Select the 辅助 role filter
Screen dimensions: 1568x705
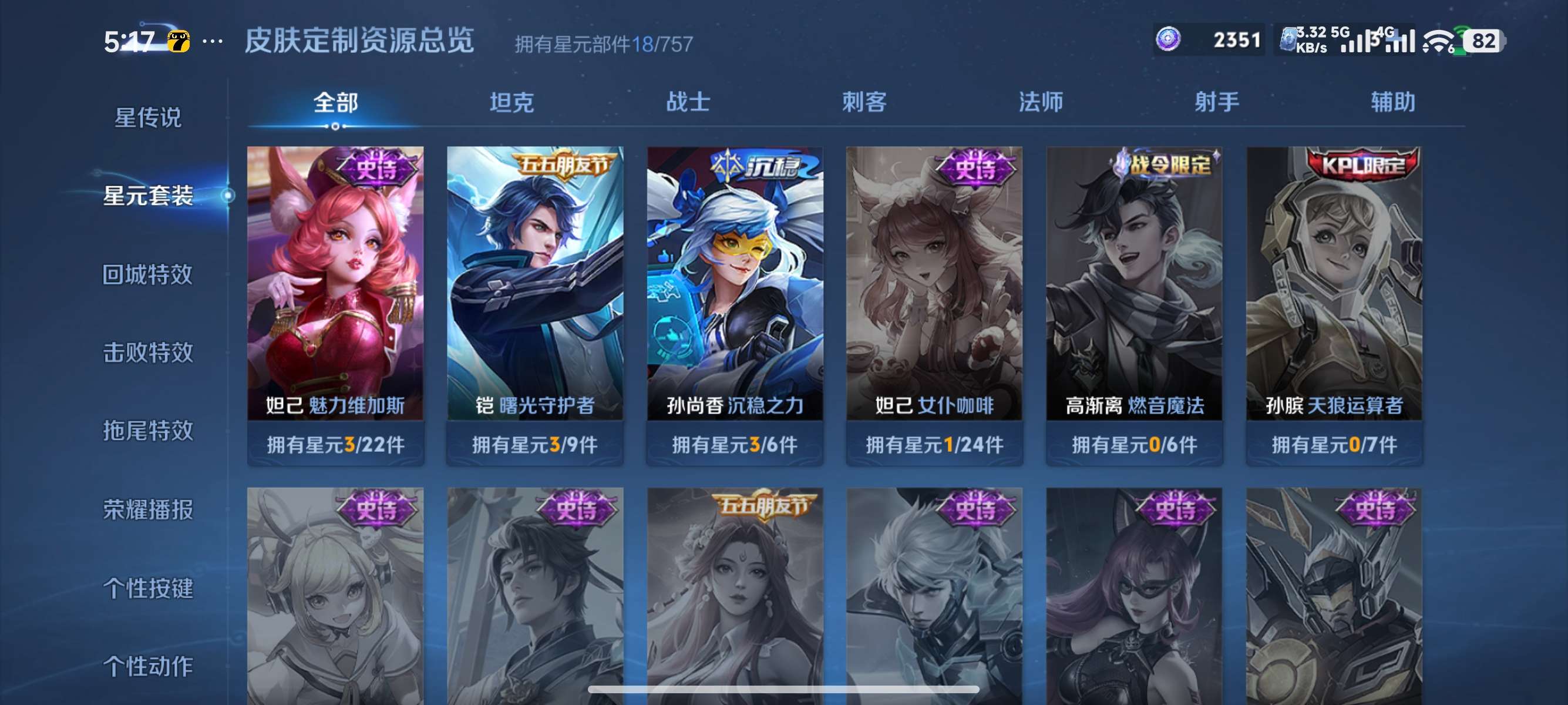click(1392, 102)
